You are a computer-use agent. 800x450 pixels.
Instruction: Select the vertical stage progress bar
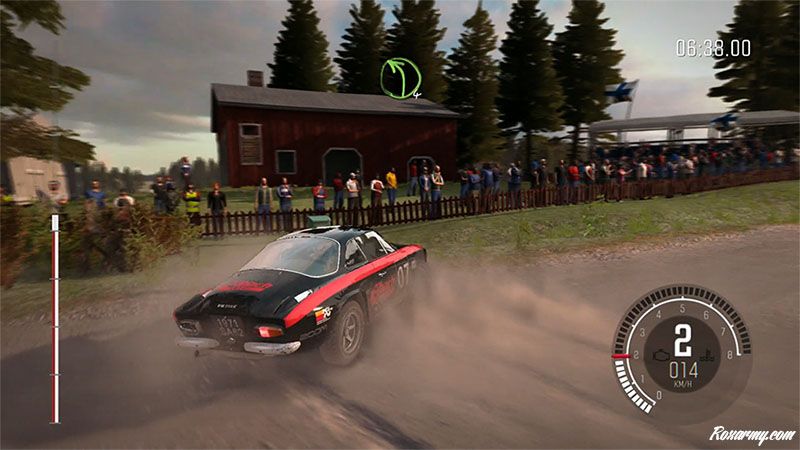click(x=55, y=318)
